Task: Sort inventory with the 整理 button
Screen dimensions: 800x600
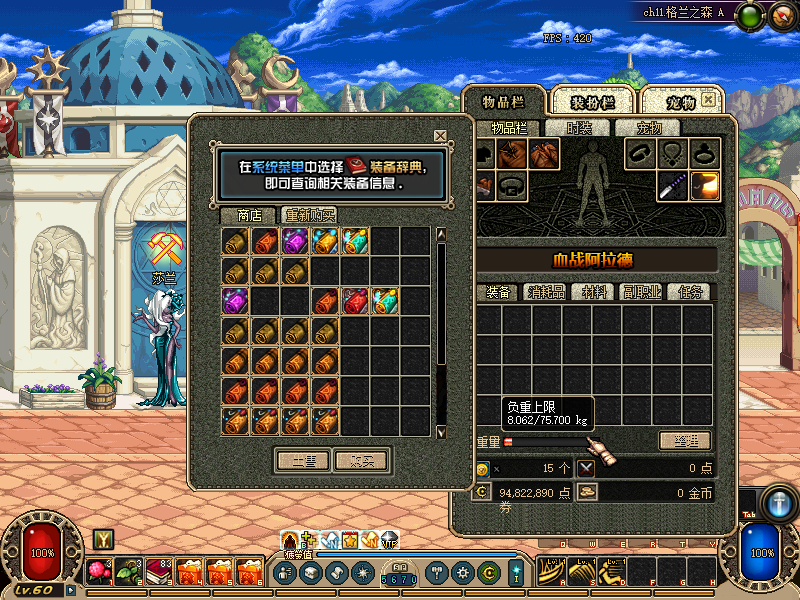Action: [x=685, y=441]
